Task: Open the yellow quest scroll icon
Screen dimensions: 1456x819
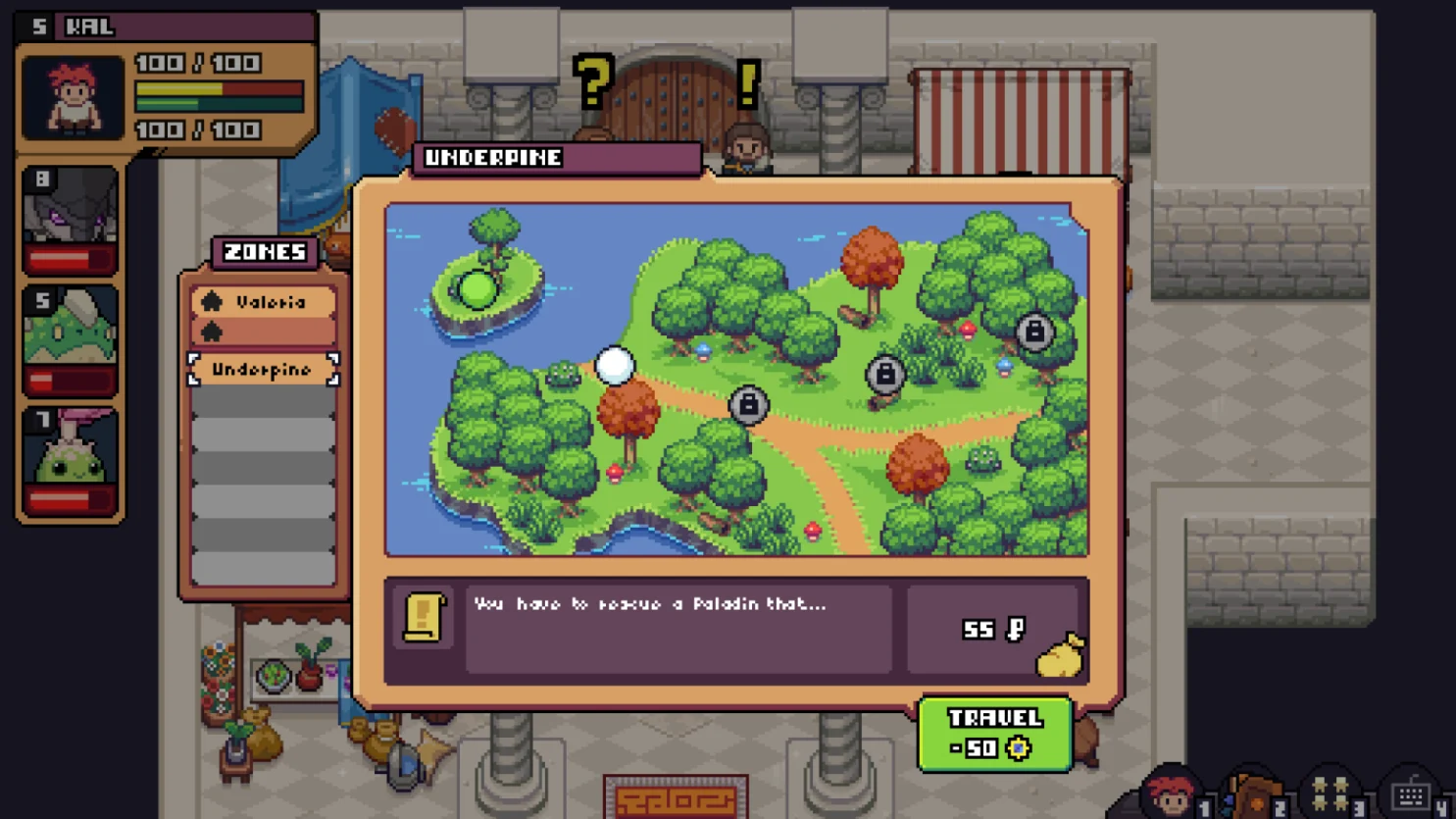Action: click(424, 618)
